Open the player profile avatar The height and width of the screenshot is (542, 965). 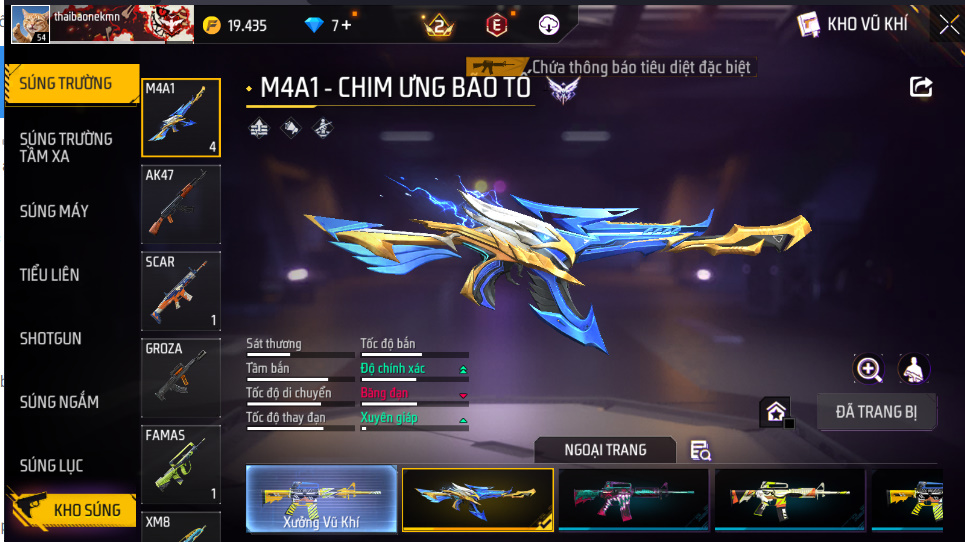tap(30, 23)
